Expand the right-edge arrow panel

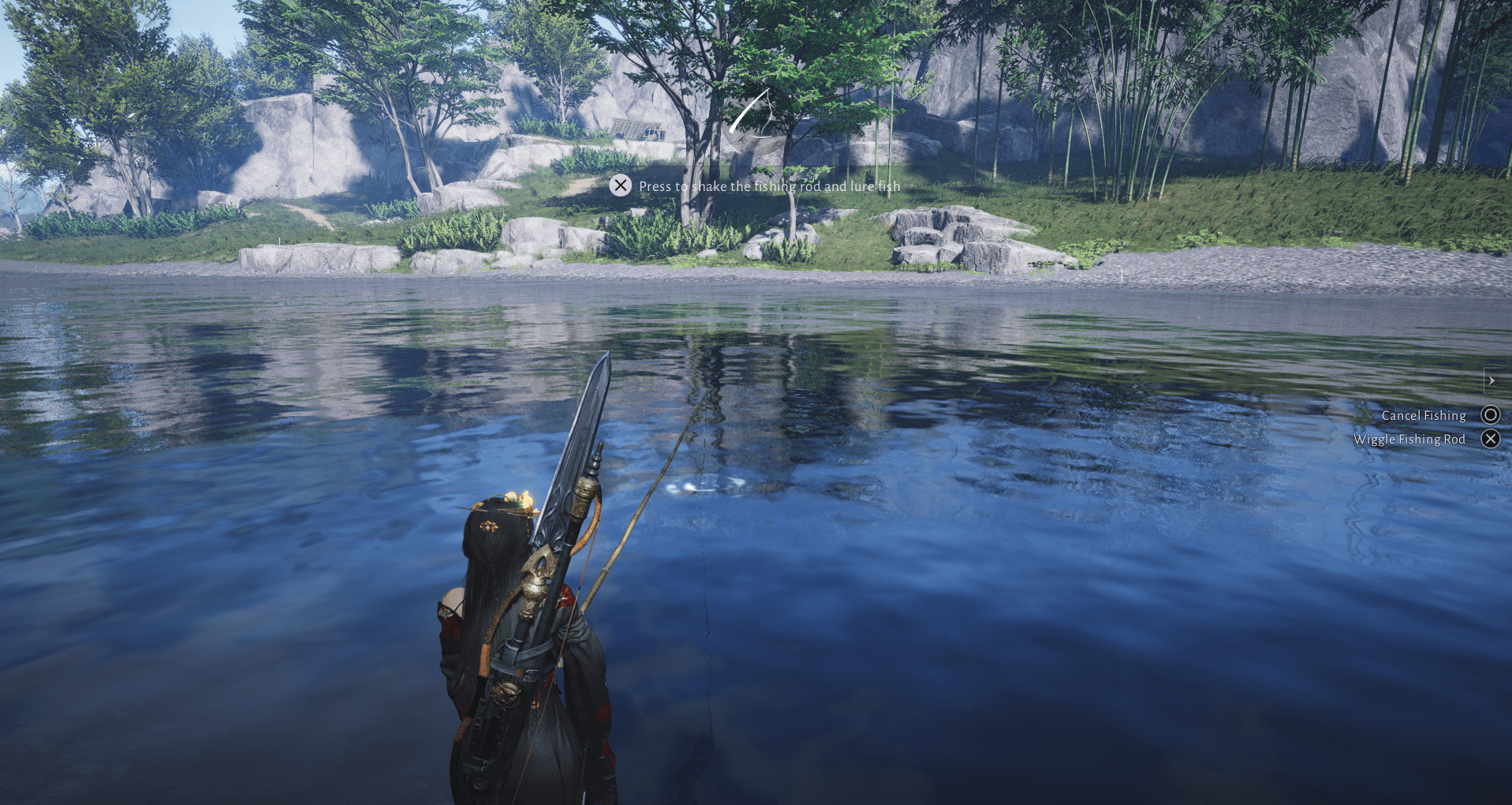[1491, 380]
